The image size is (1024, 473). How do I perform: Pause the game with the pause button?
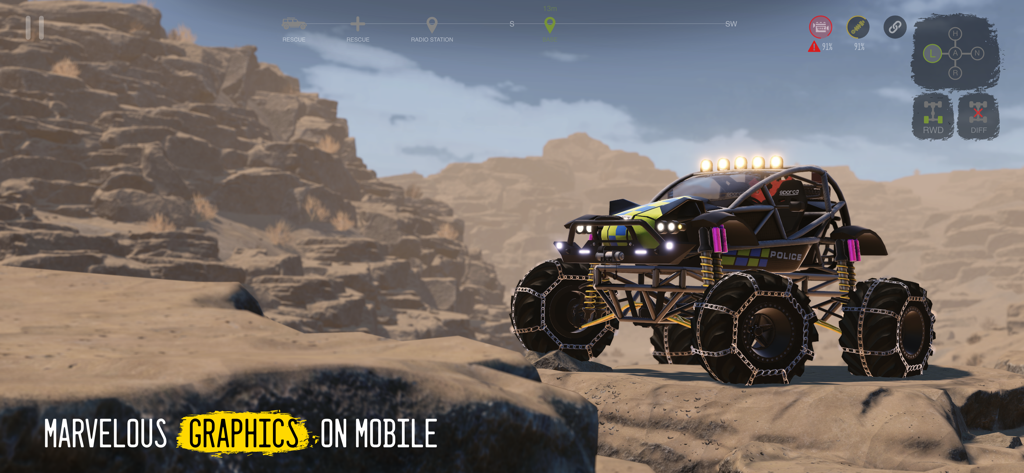(35, 28)
